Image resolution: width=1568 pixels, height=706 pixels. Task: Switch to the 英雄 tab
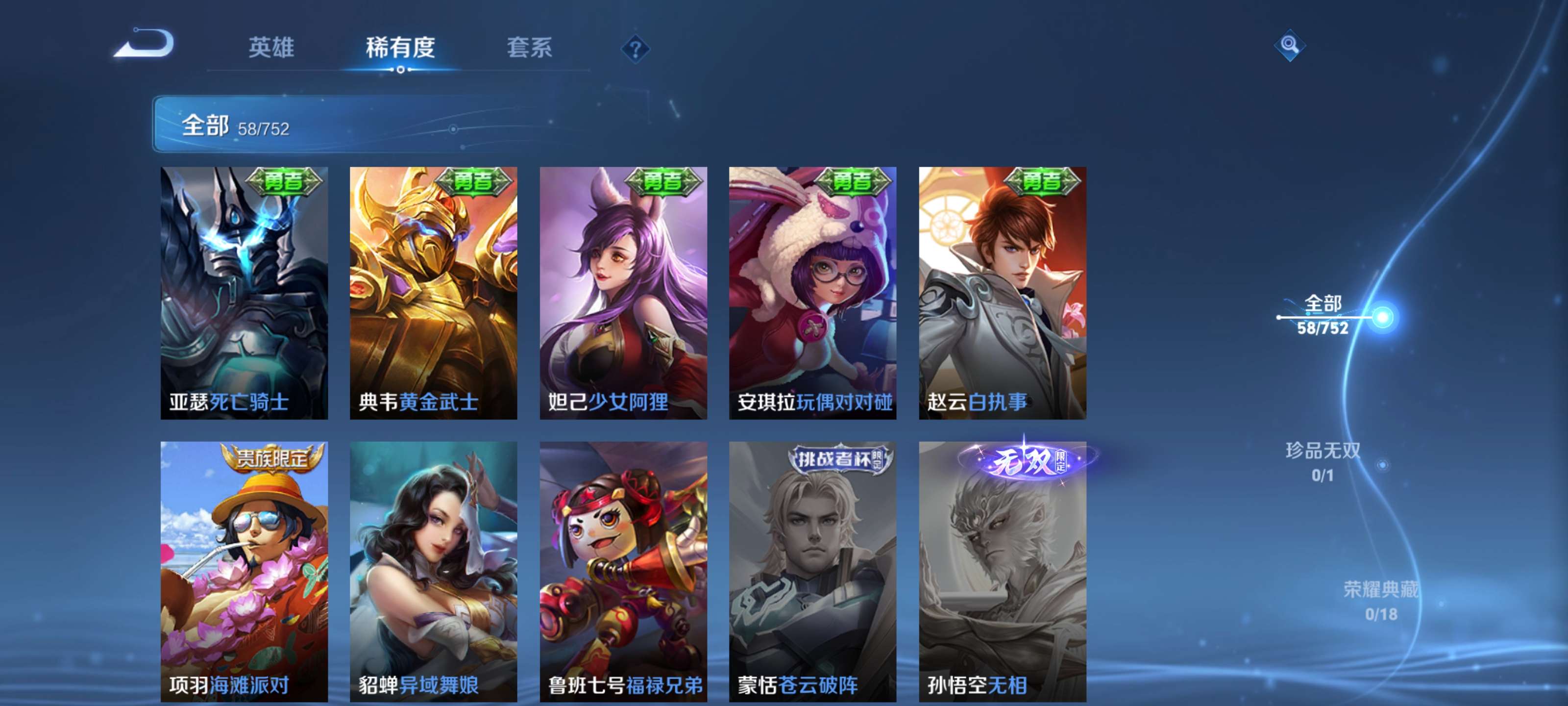pyautogui.click(x=271, y=48)
